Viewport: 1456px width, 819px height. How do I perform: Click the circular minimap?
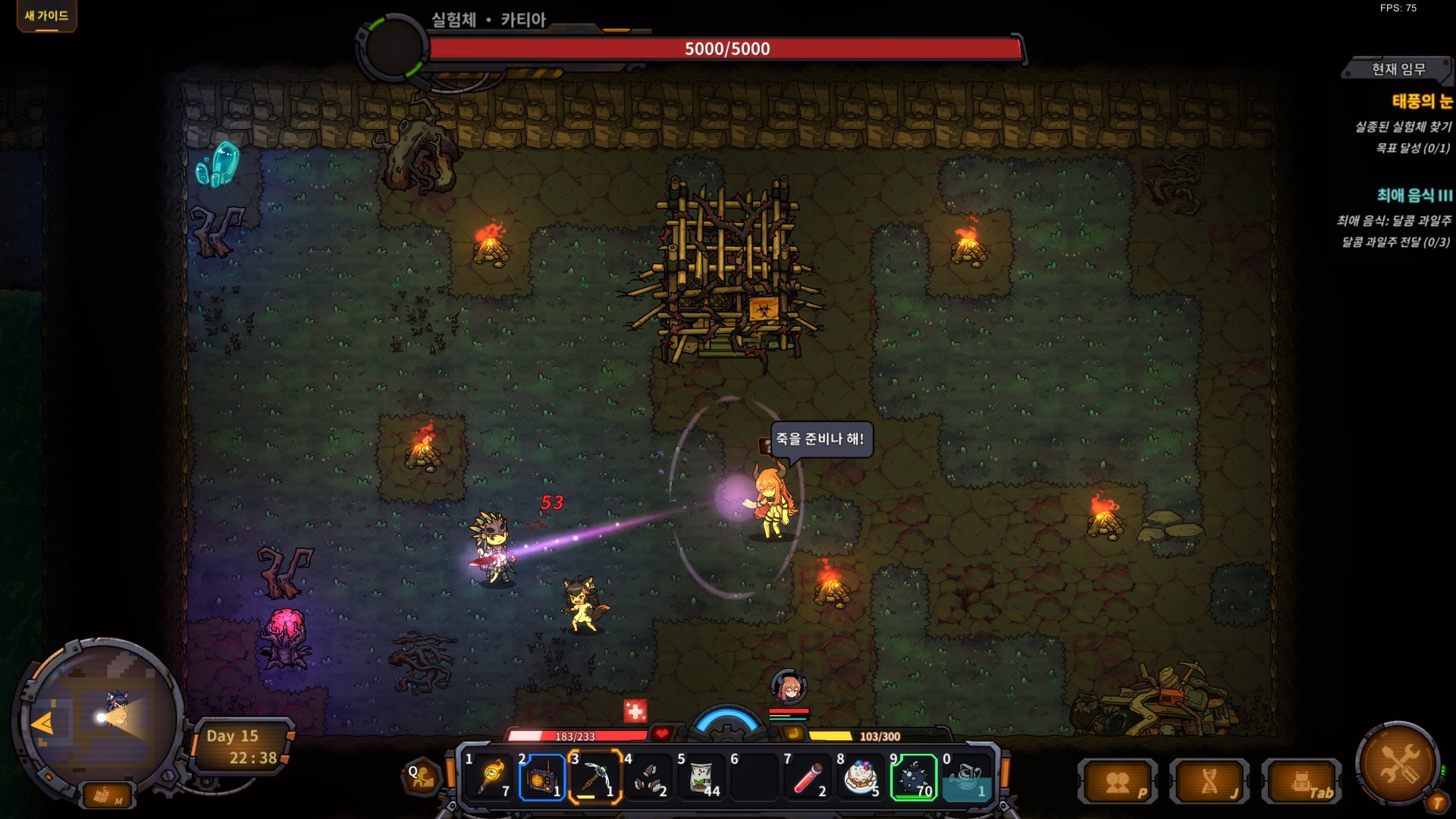[99, 714]
